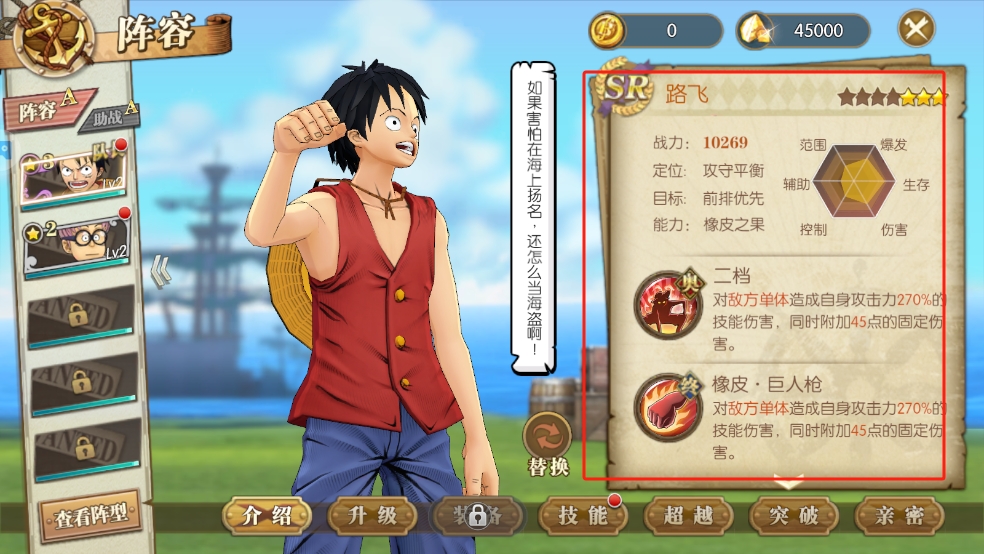The width and height of the screenshot is (984, 554).
Task: Open the 介绍 introduction tab
Action: 267,516
